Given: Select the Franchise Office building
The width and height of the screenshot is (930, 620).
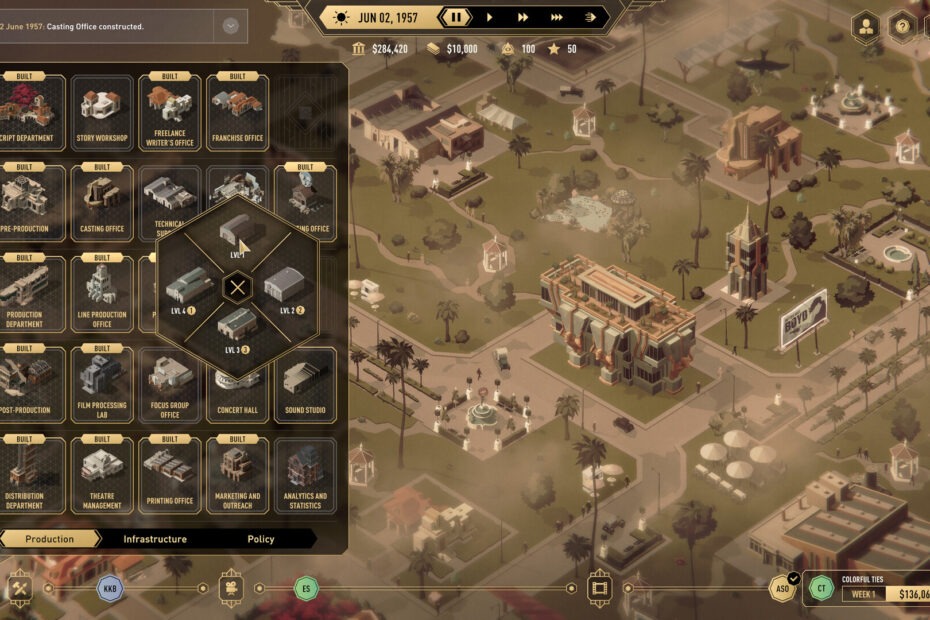Looking at the screenshot, I should point(237,112).
